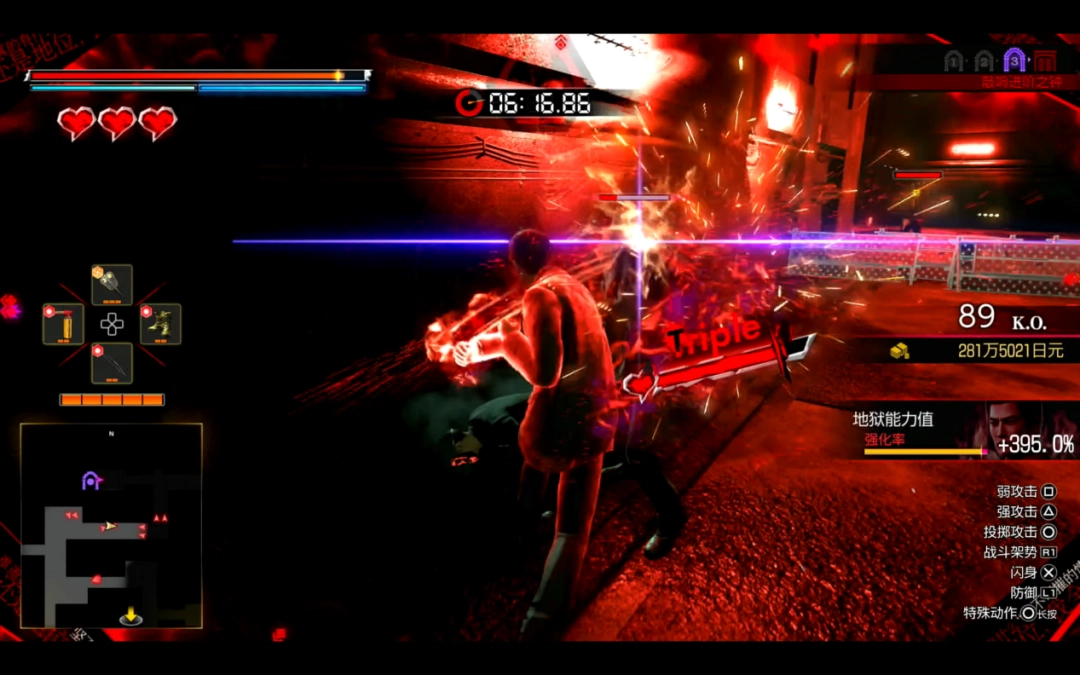The height and width of the screenshot is (675, 1080).
Task: Click the purple gate marker on the minimap
Action: coord(92,481)
